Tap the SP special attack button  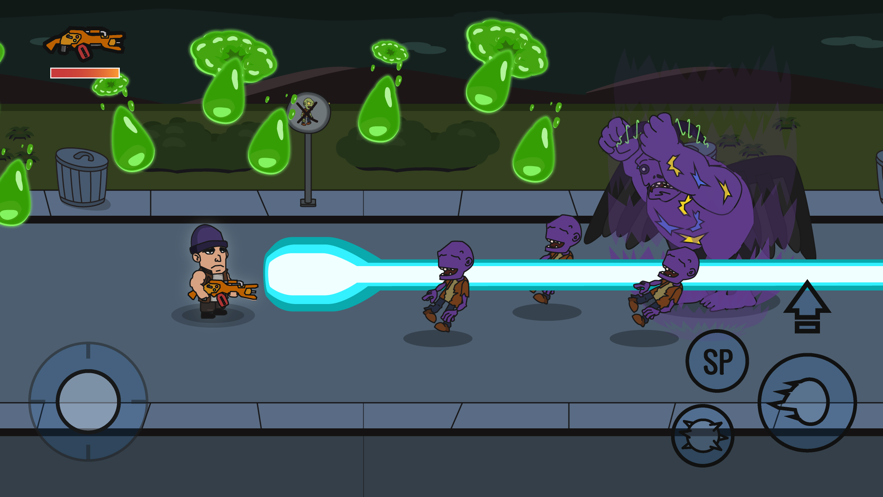(x=717, y=361)
